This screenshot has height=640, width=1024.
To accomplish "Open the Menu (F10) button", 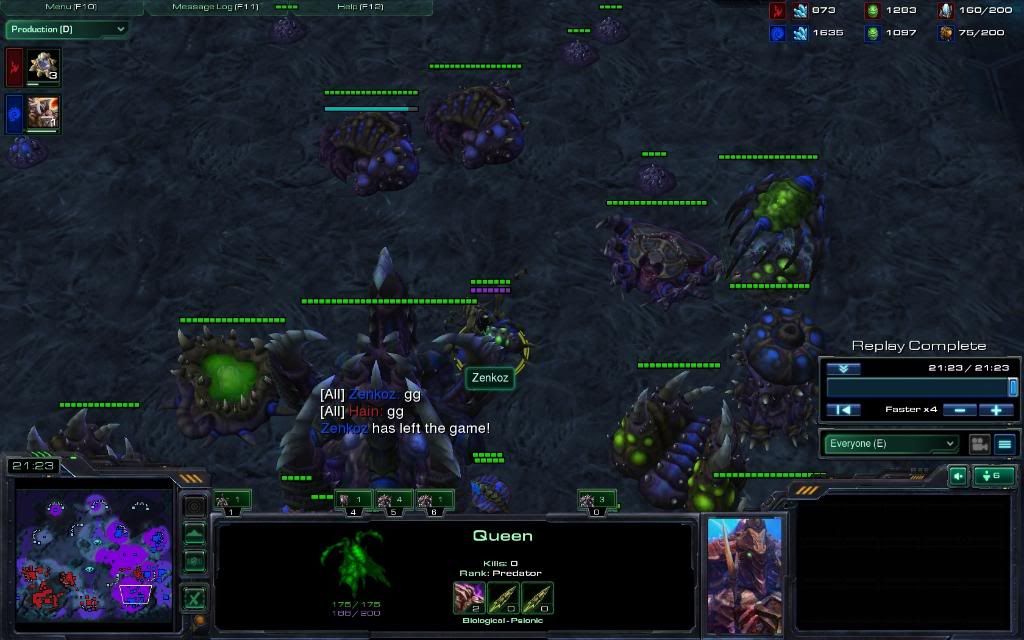I will point(70,7).
